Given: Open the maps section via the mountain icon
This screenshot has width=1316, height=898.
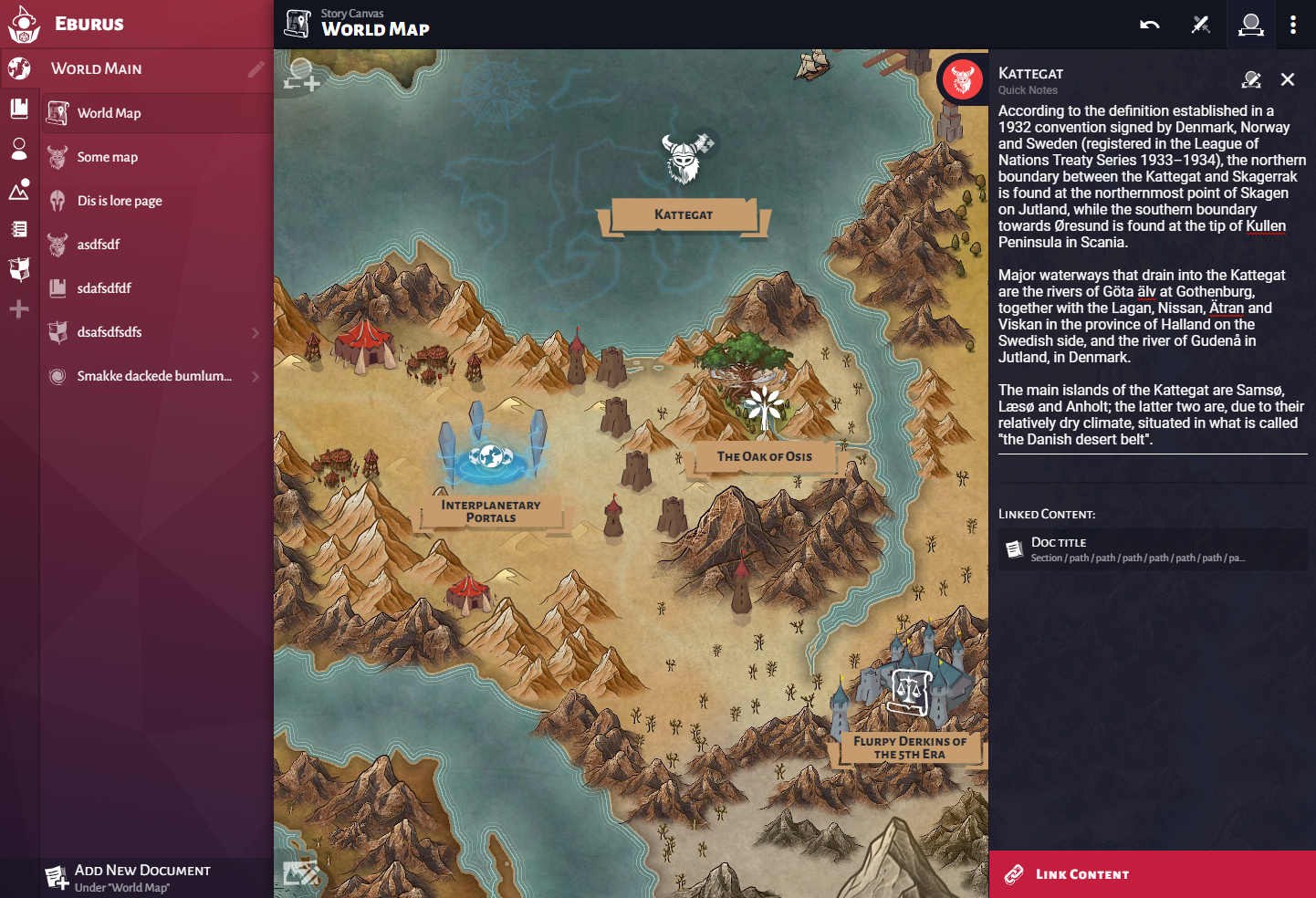Looking at the screenshot, I should pos(18,189).
